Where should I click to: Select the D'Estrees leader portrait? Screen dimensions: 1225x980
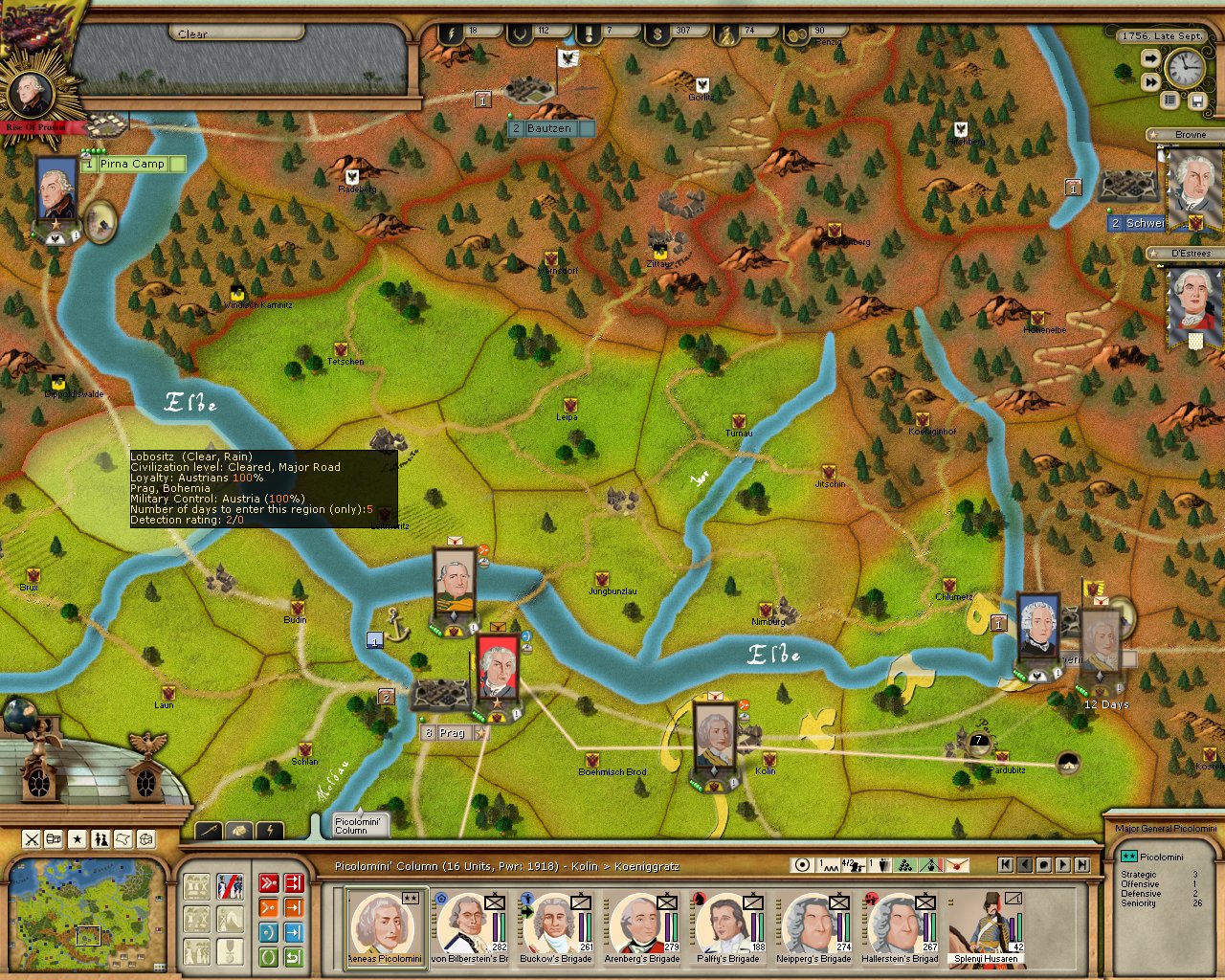coord(1193,304)
